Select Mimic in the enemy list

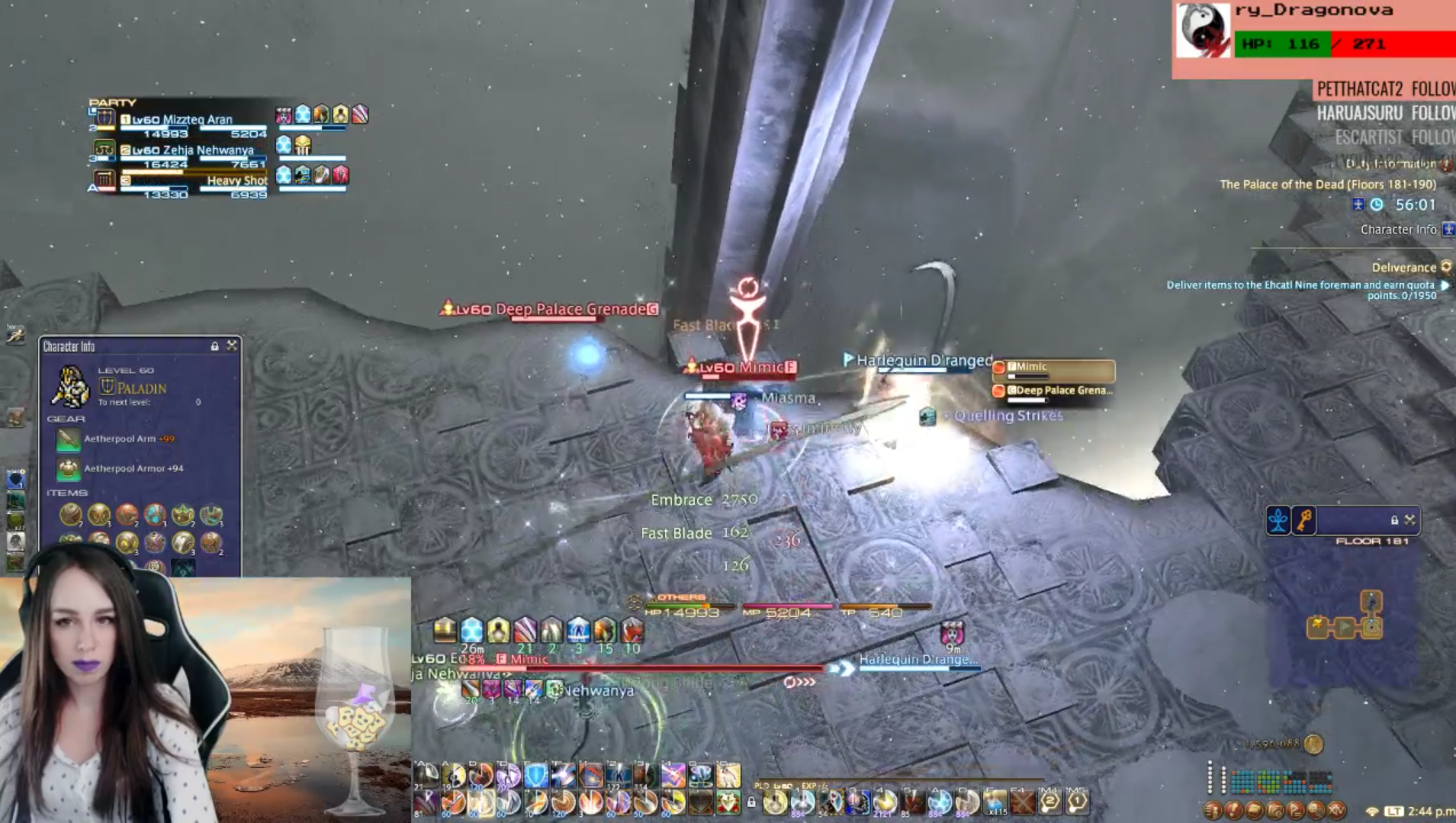point(1053,368)
